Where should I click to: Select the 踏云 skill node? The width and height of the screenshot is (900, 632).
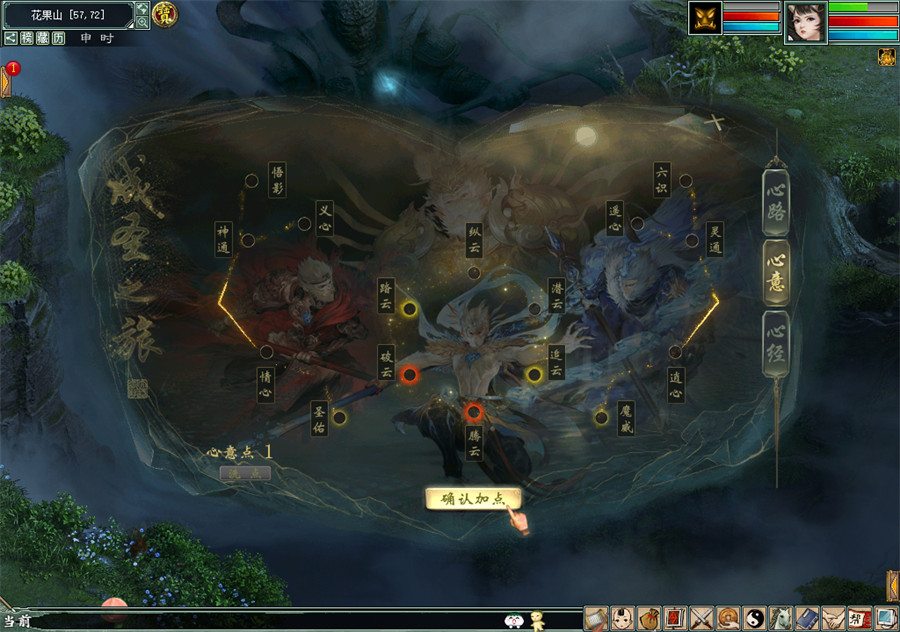(x=409, y=309)
